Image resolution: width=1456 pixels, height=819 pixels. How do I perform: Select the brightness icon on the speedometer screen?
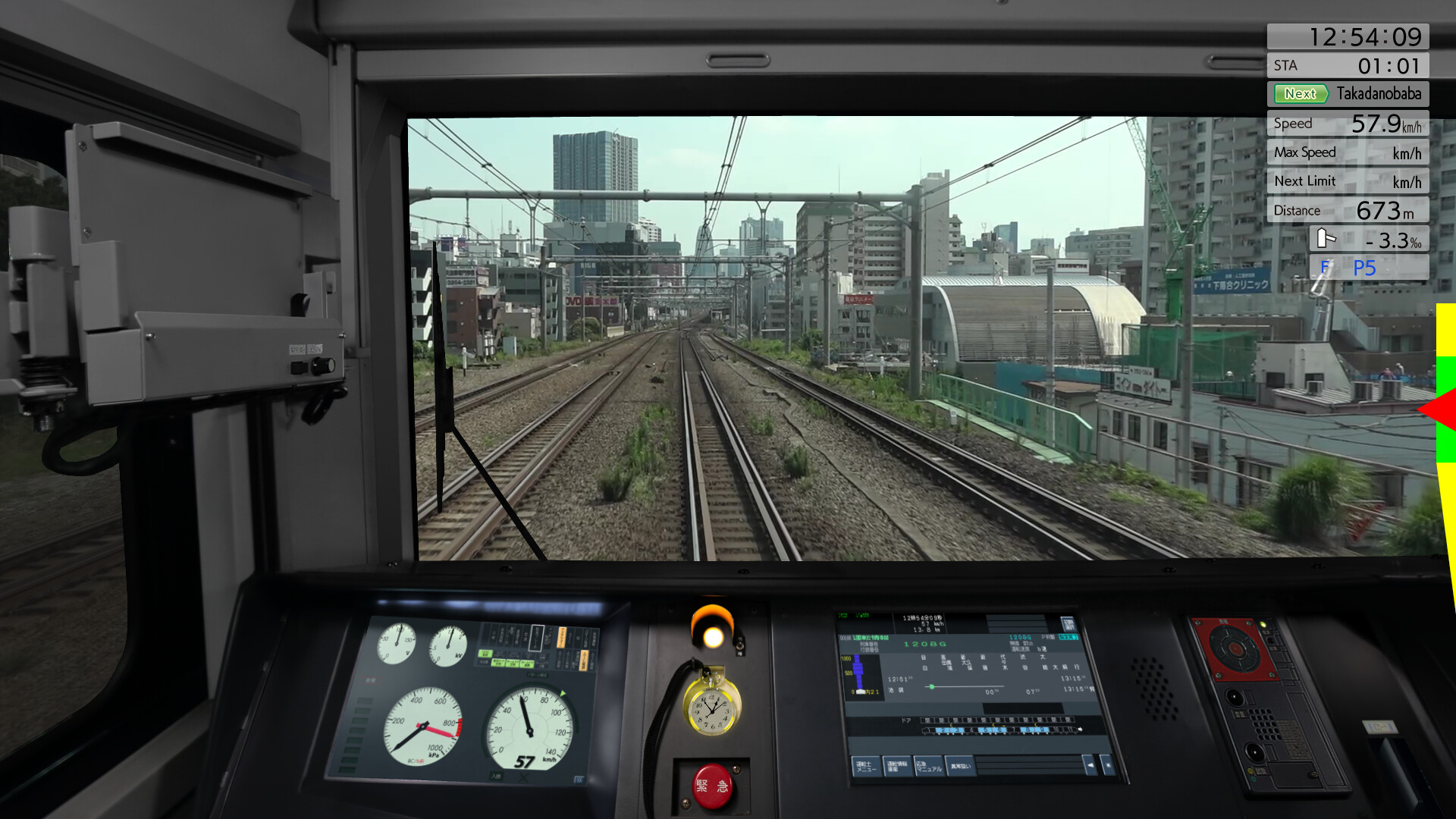coord(578,778)
